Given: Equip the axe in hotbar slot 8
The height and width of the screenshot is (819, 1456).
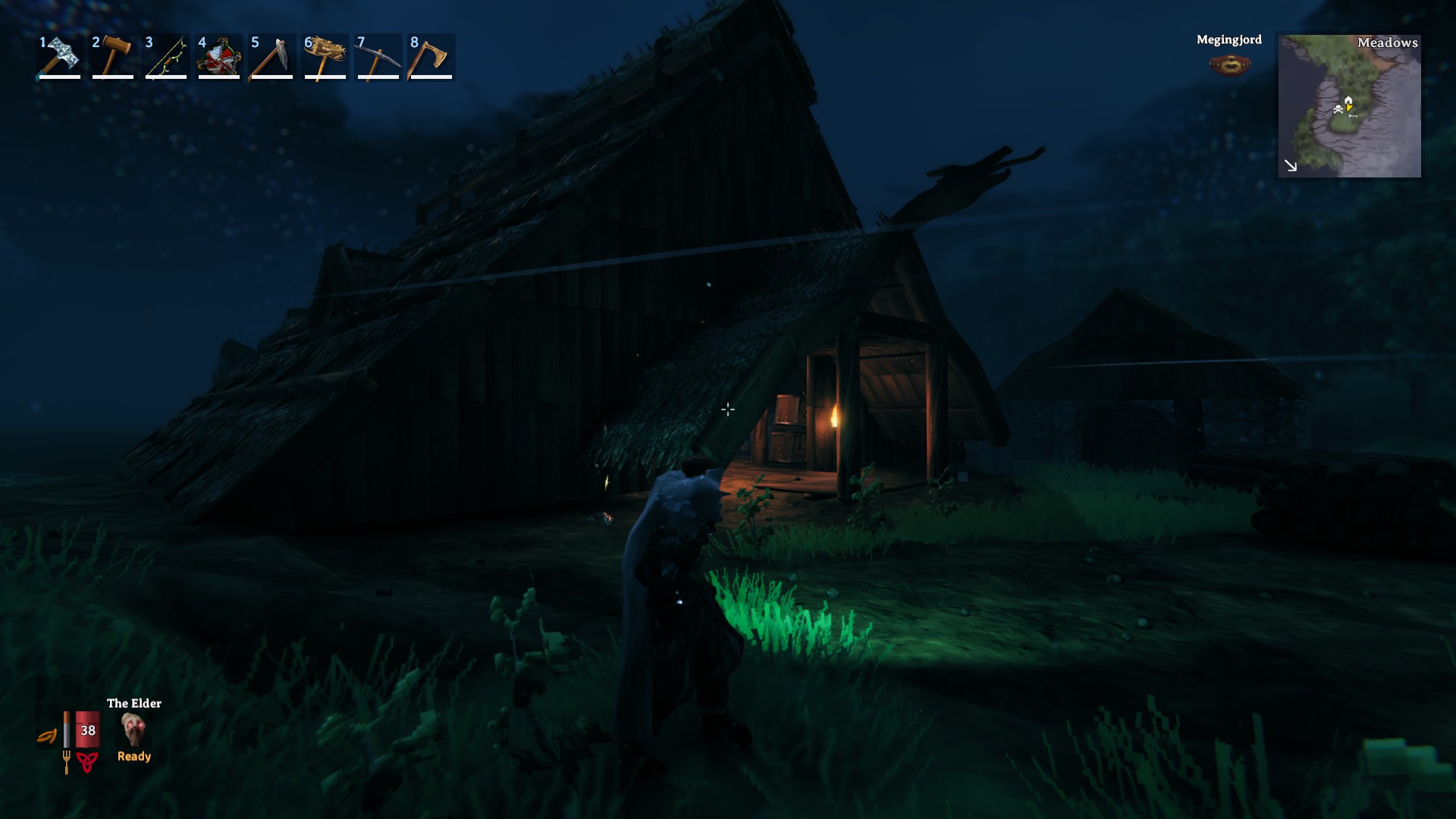Looking at the screenshot, I should point(431,57).
